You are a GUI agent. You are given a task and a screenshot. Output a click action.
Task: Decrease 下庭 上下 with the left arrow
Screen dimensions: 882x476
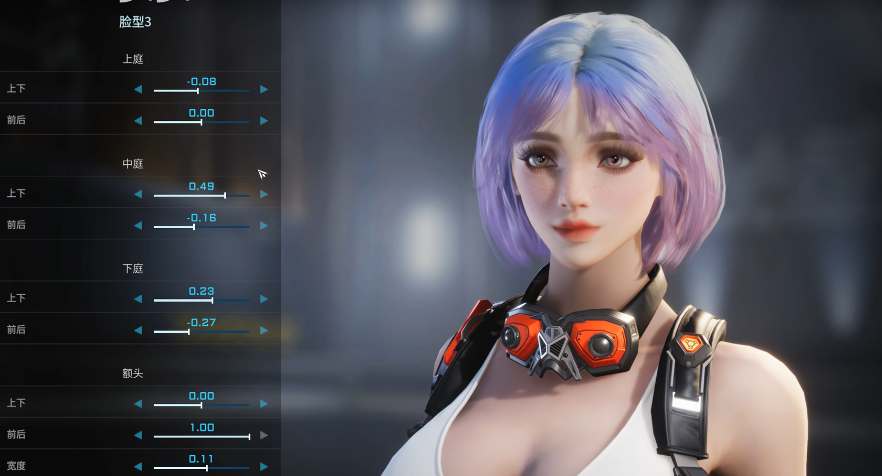click(138, 299)
